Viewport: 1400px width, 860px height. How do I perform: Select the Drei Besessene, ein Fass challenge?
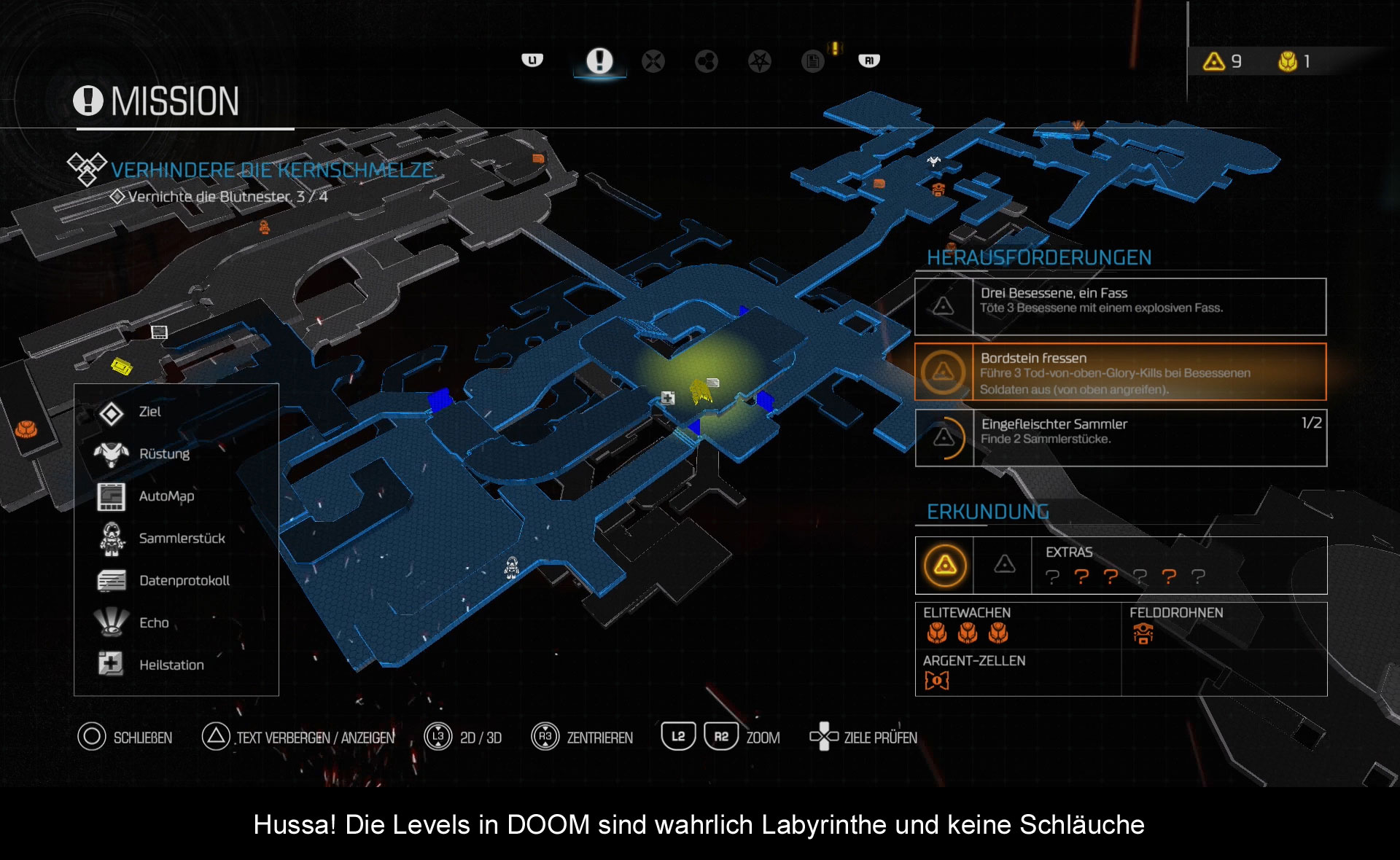1120,307
